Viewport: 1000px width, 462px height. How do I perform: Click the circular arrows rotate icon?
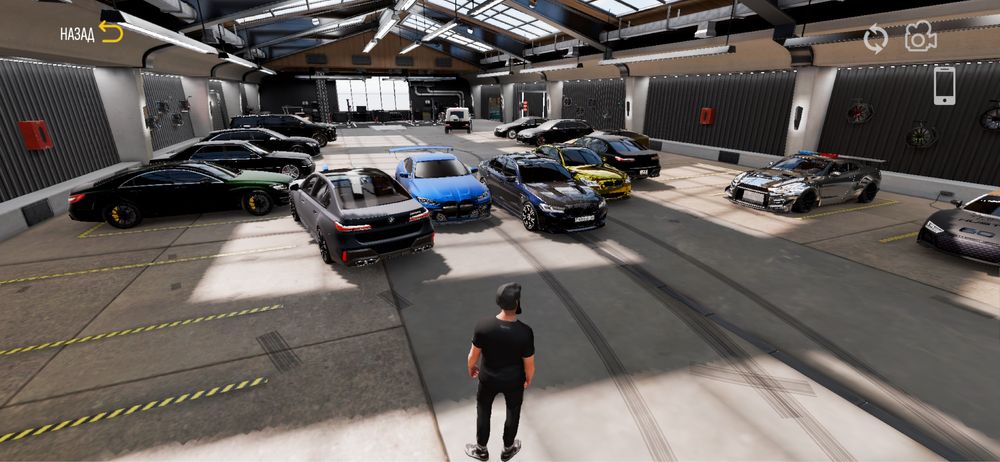(x=875, y=39)
